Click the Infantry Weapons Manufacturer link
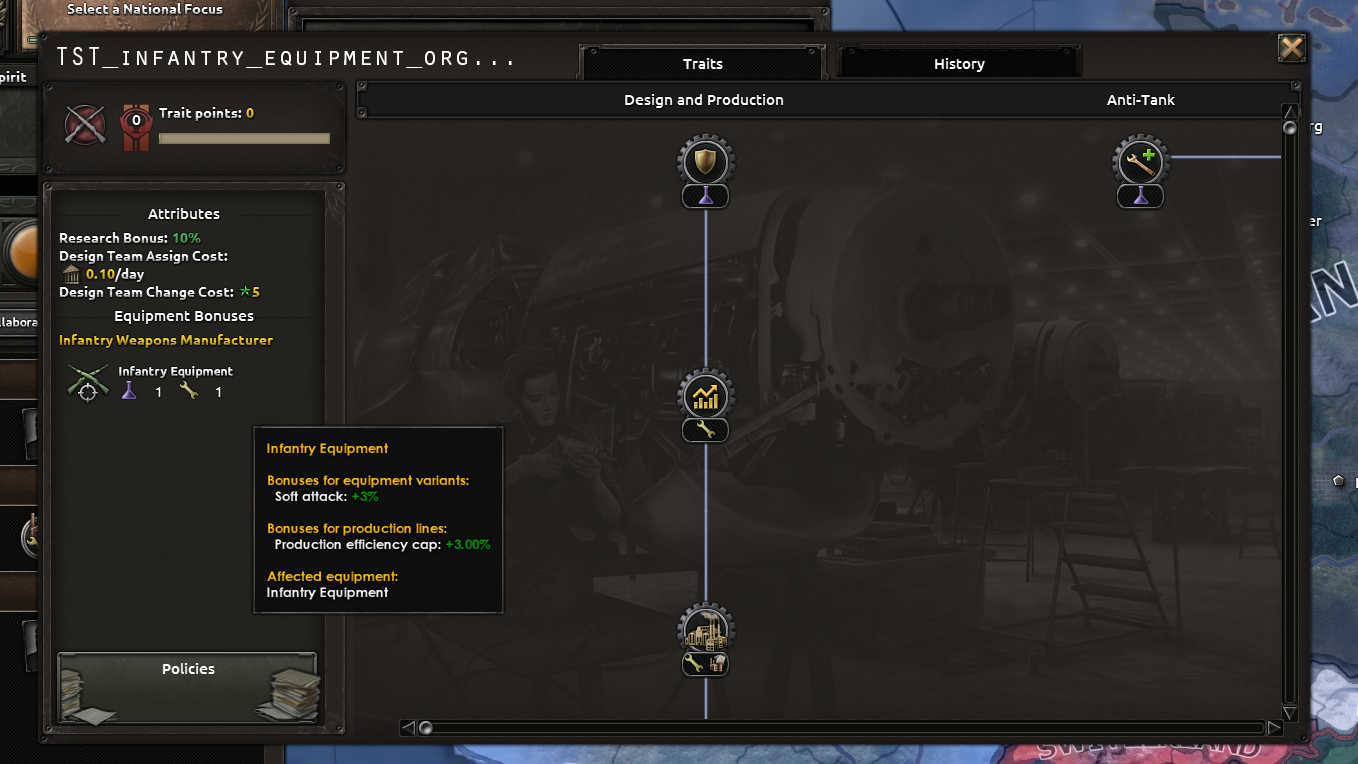This screenshot has width=1358, height=764. 166,340
